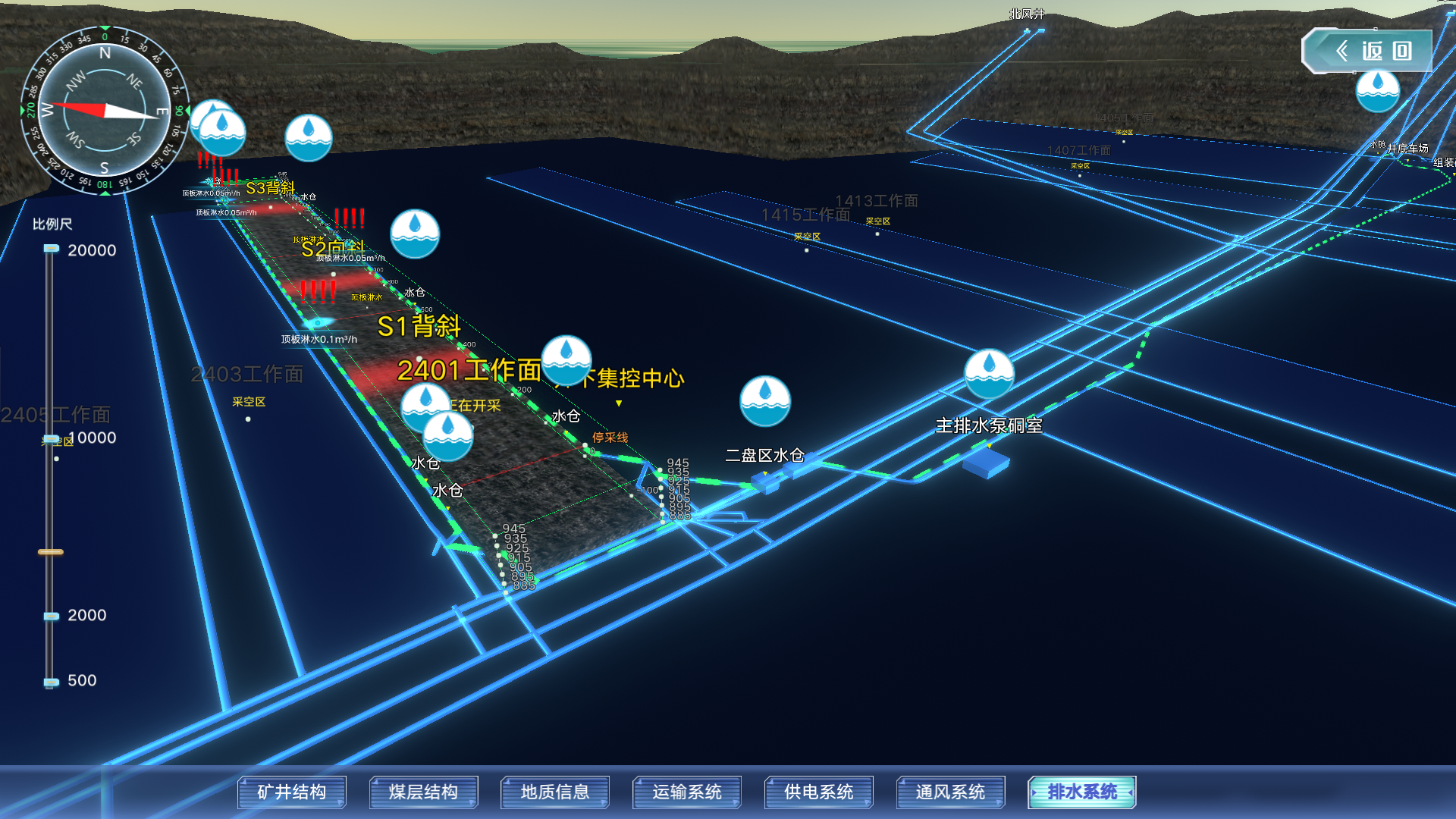
Task: Select the 运输系统 tab
Action: click(x=687, y=792)
